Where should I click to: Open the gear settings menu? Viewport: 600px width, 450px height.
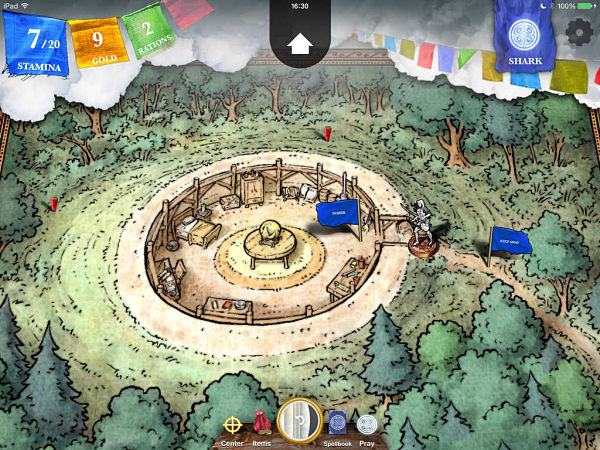pos(578,31)
